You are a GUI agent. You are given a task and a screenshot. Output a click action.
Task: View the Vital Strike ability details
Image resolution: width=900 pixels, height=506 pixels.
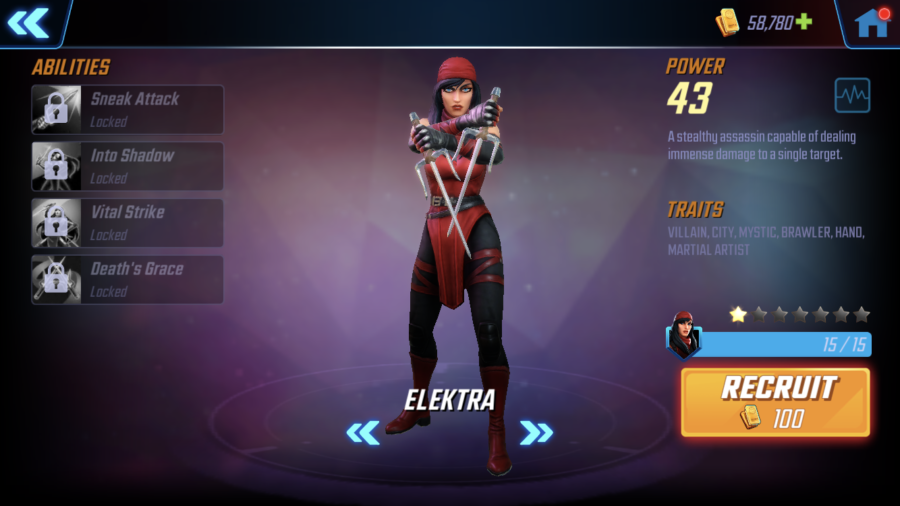click(127, 222)
